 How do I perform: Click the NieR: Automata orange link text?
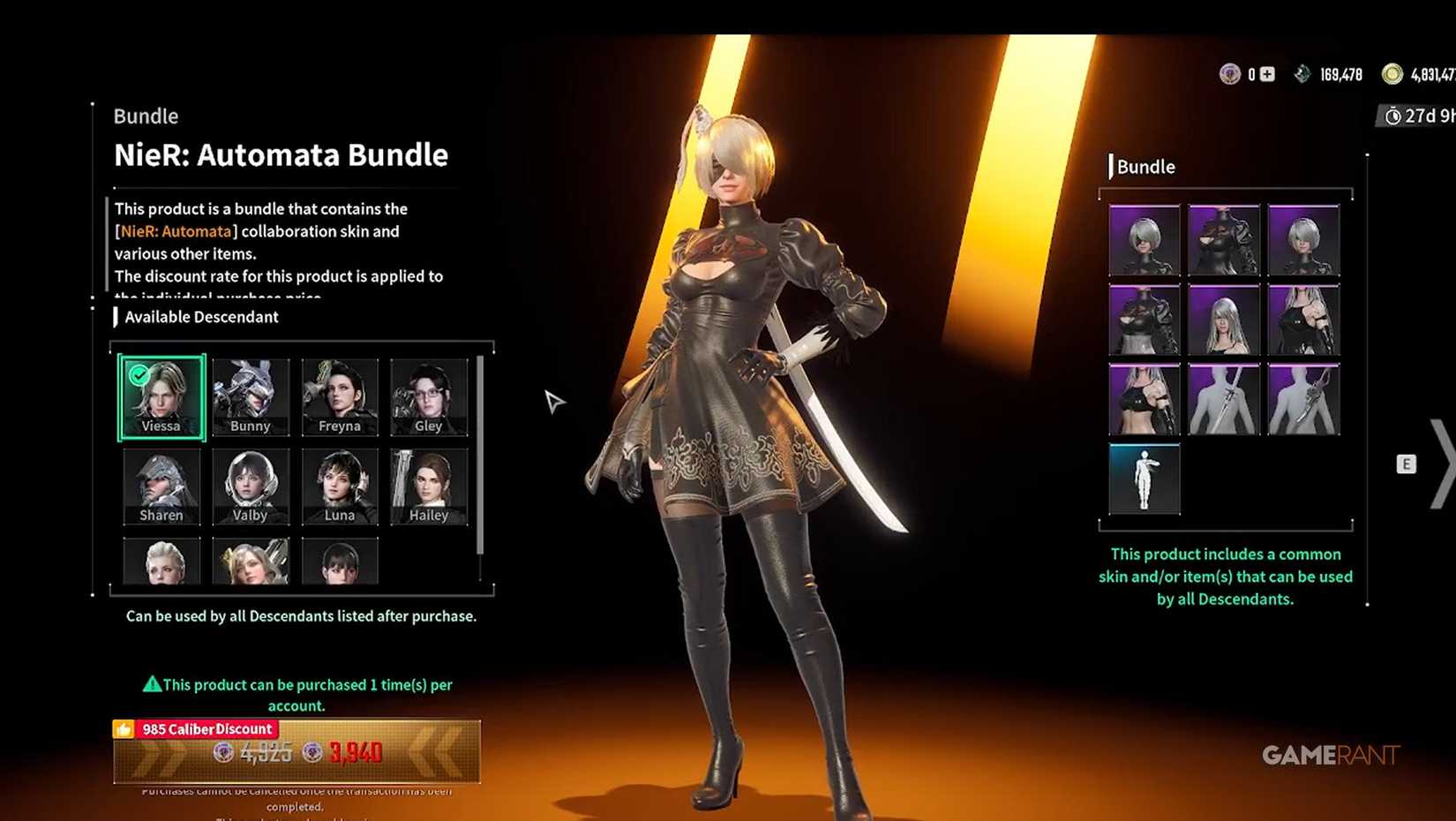point(176,231)
